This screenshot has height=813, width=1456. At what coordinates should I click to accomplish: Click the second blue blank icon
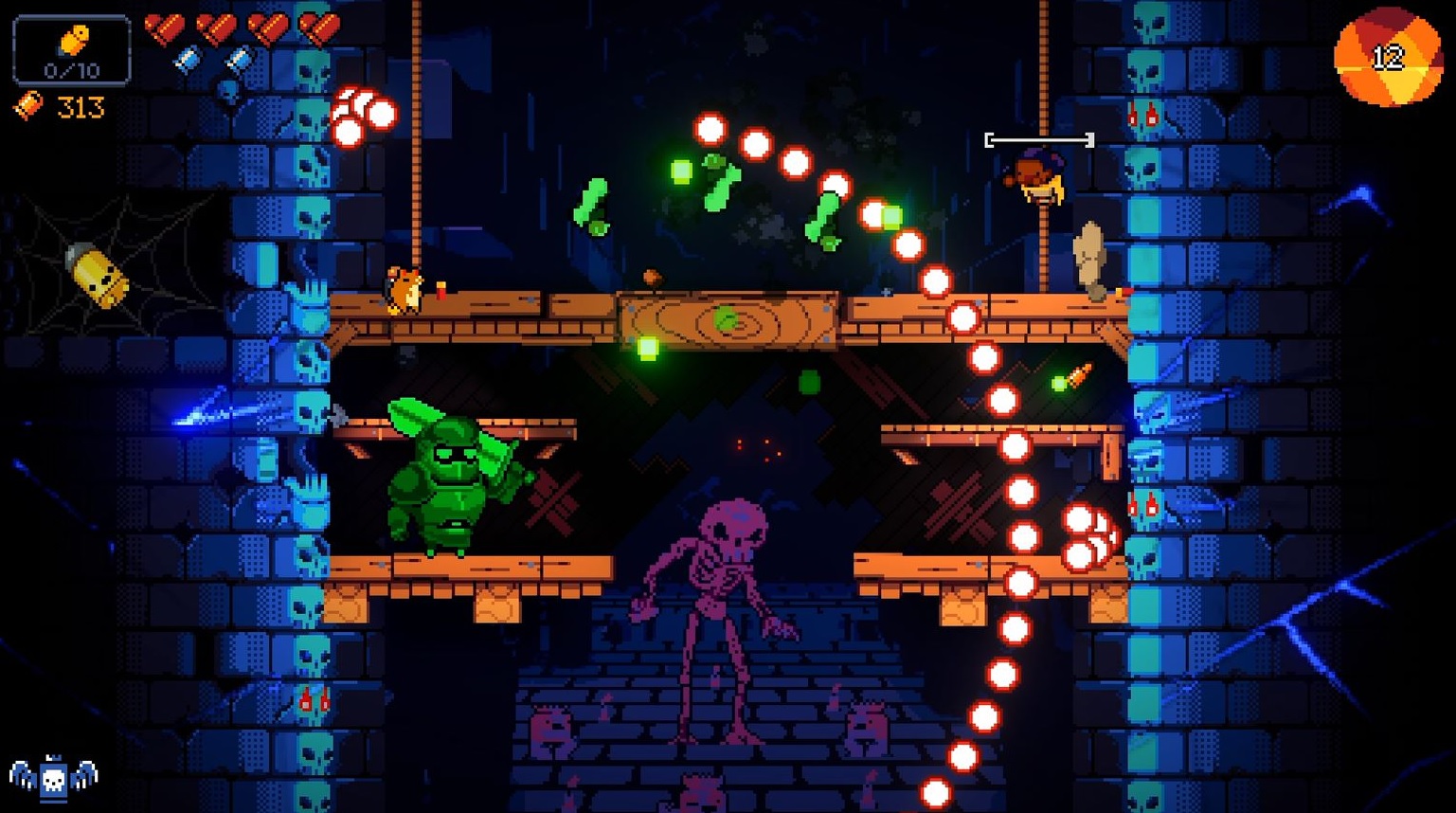pos(242,58)
